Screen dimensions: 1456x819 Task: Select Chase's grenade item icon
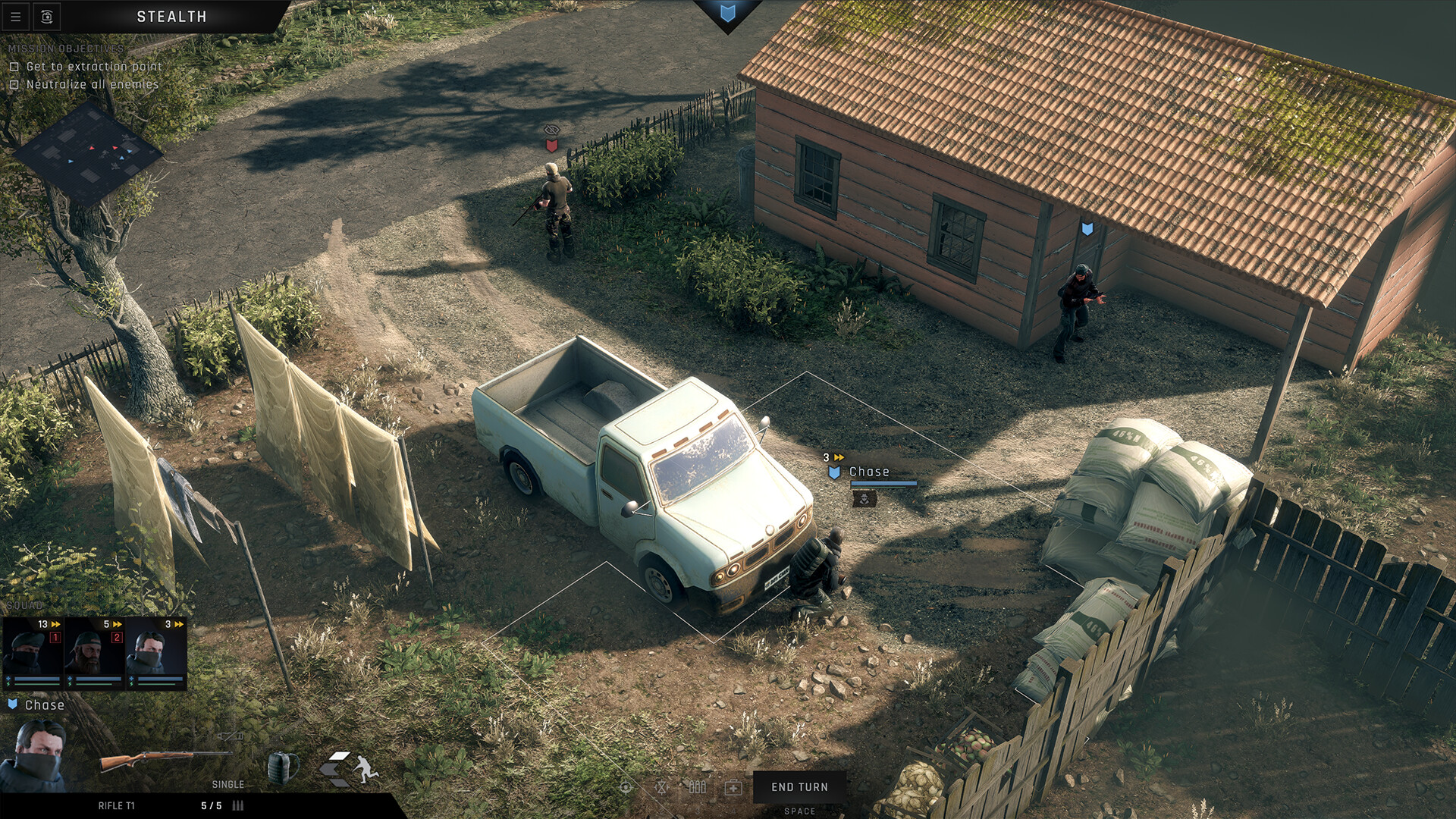coord(283,767)
